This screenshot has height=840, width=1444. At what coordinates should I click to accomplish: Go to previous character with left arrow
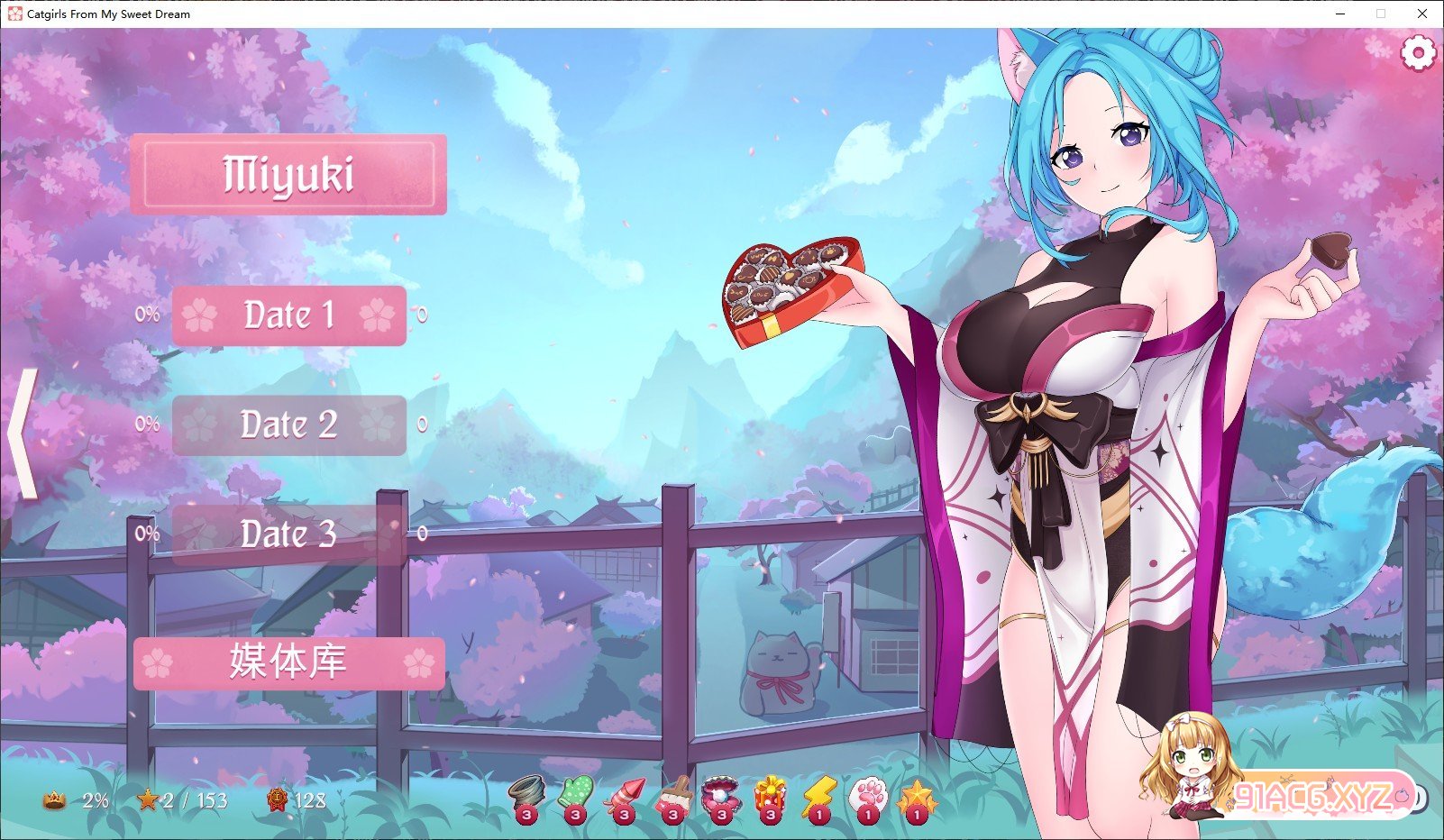pos(23,434)
